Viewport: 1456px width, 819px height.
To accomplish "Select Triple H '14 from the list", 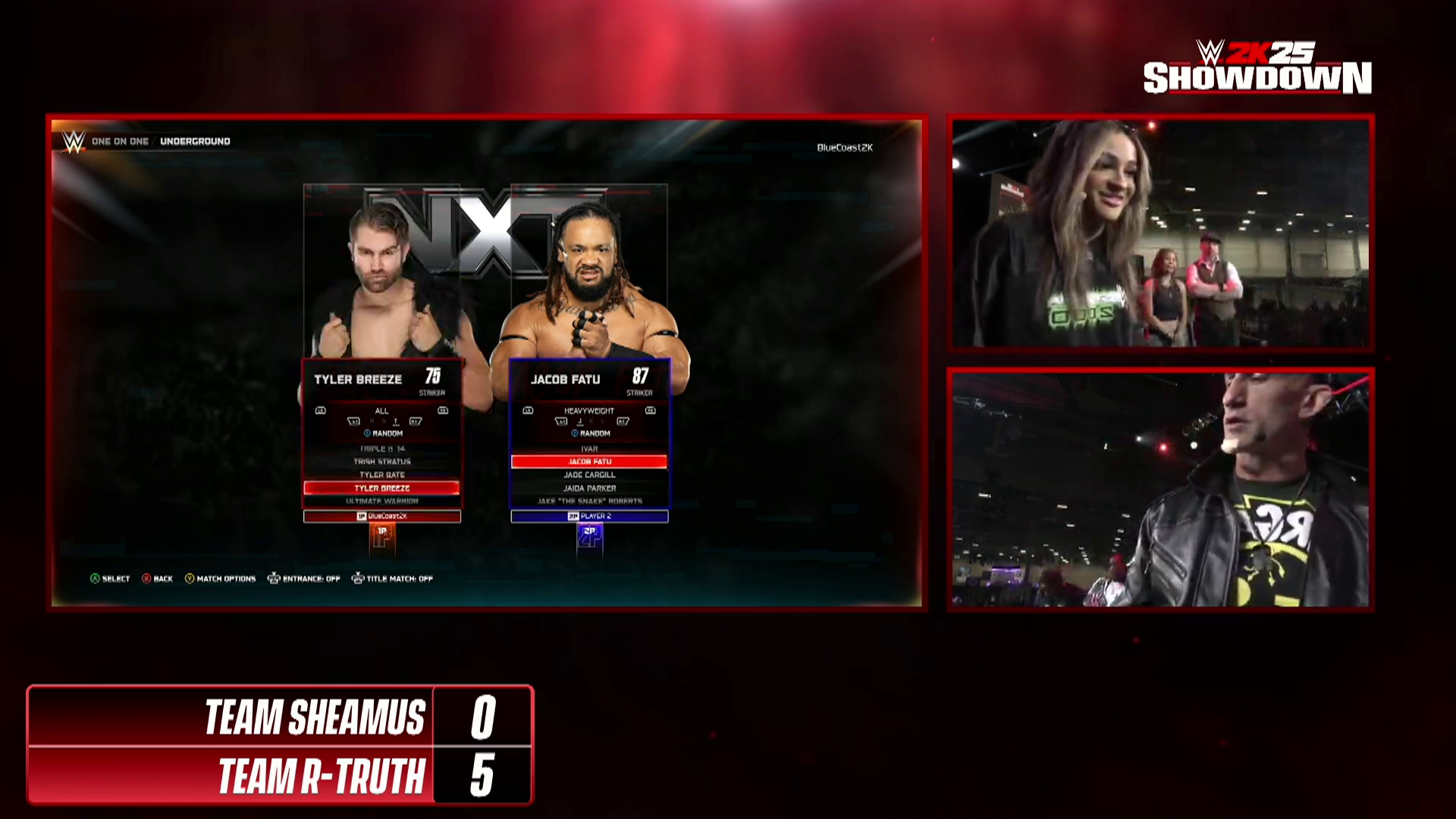I will (382, 449).
